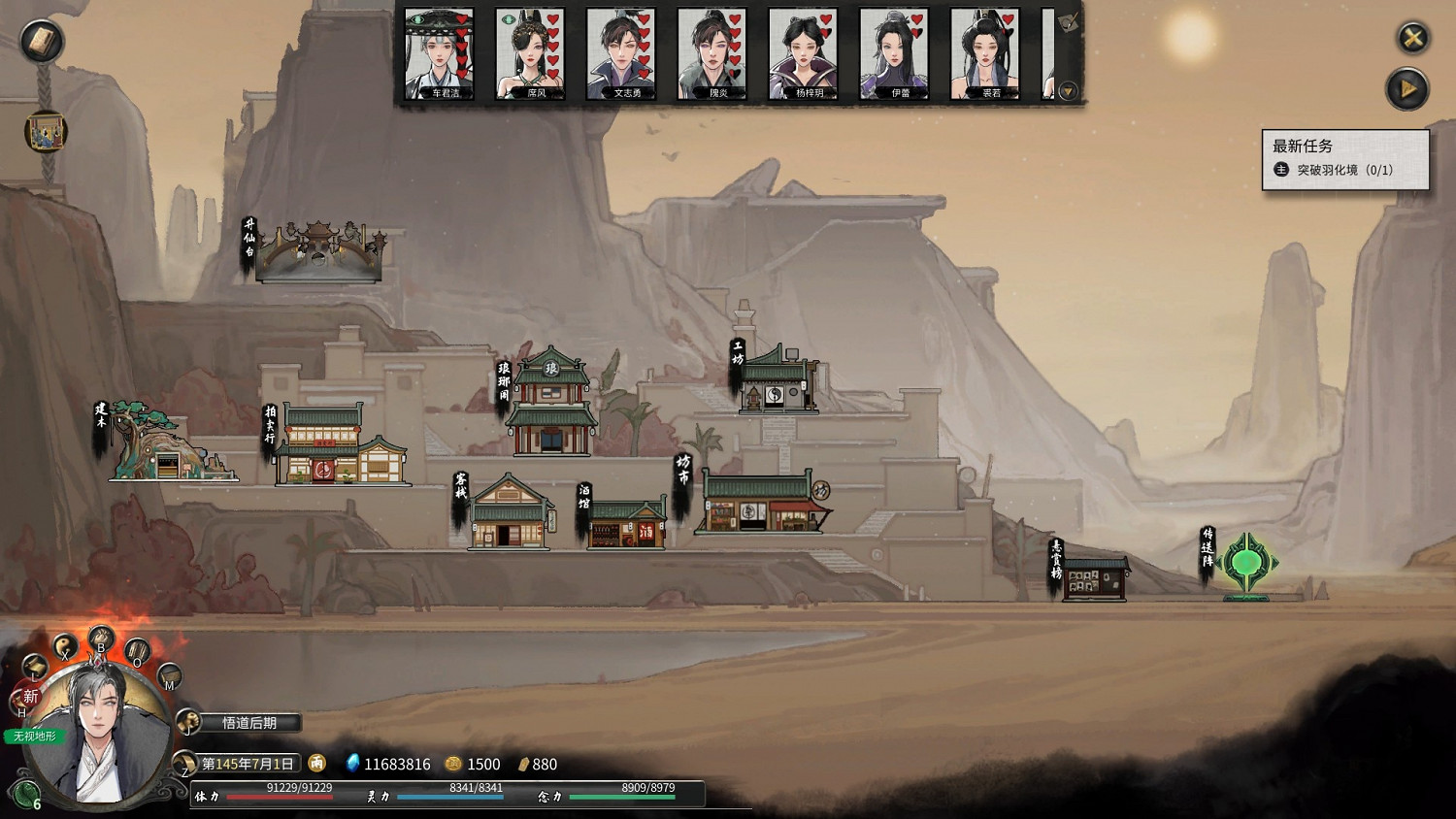The width and height of the screenshot is (1456, 819).
Task: Activate the green 传送阵 teleport array
Action: click(x=1247, y=563)
